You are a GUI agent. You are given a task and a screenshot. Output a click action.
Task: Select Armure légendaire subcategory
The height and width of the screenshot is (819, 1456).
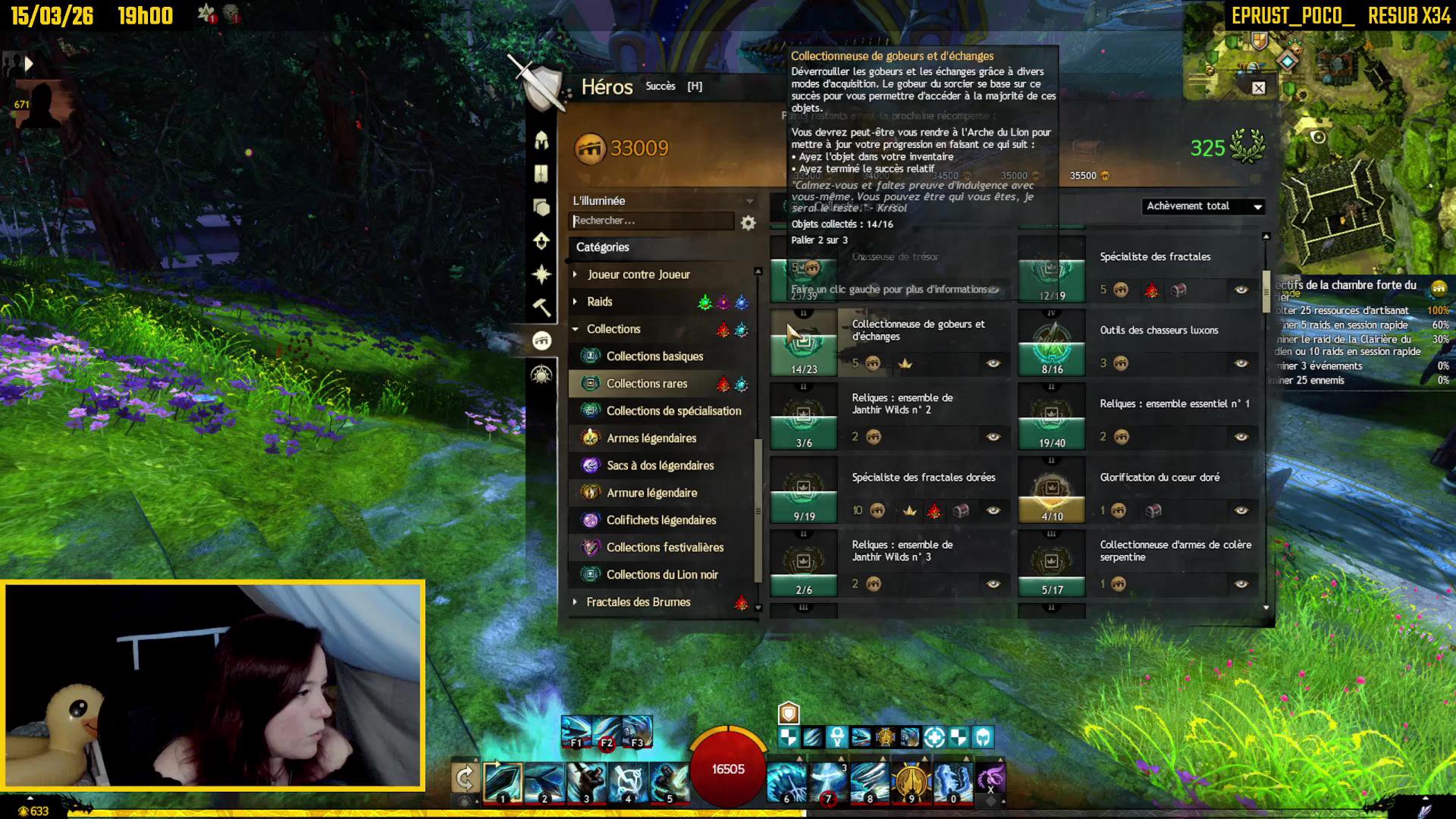coord(651,493)
